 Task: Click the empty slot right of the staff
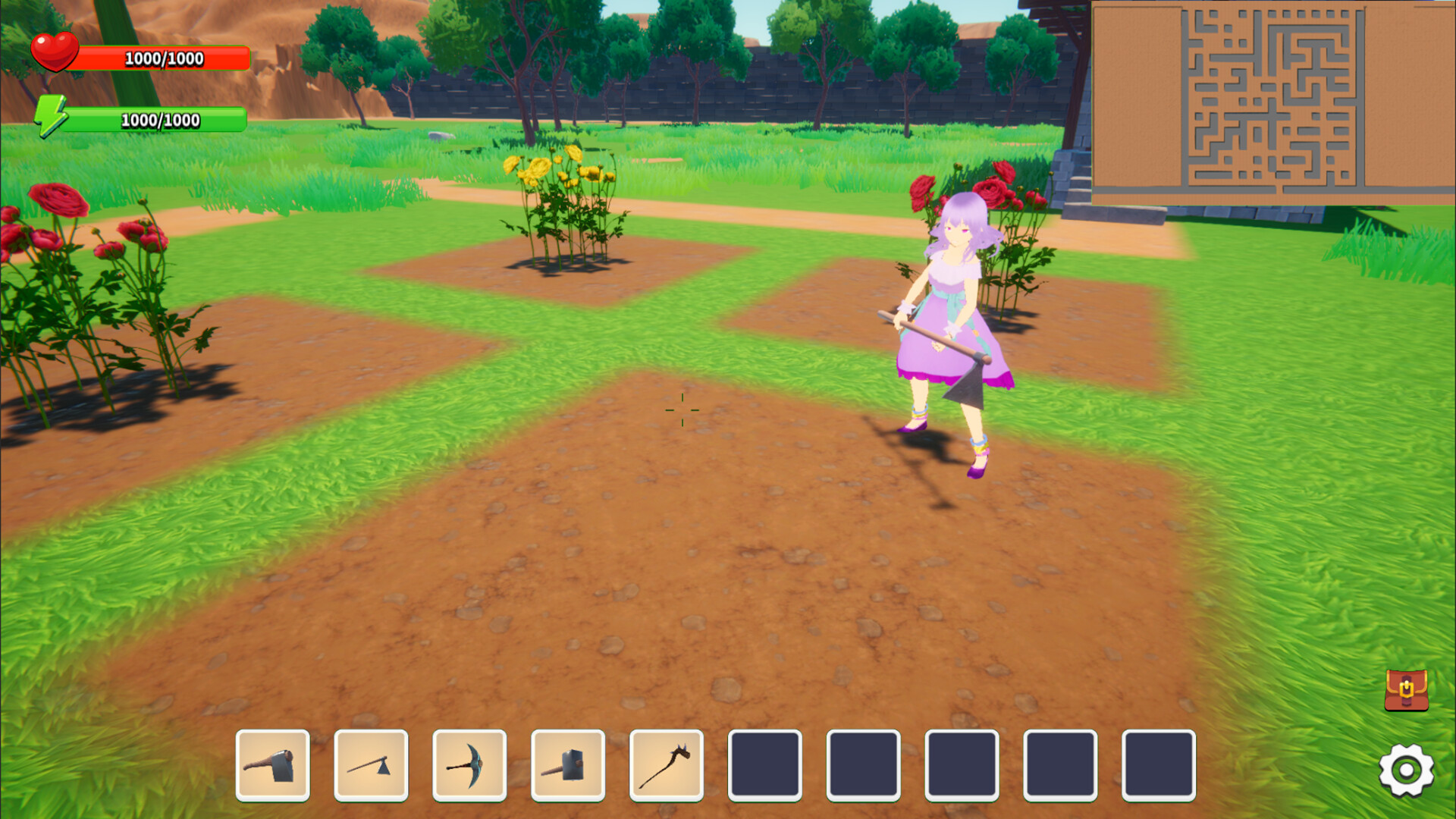[x=765, y=766]
